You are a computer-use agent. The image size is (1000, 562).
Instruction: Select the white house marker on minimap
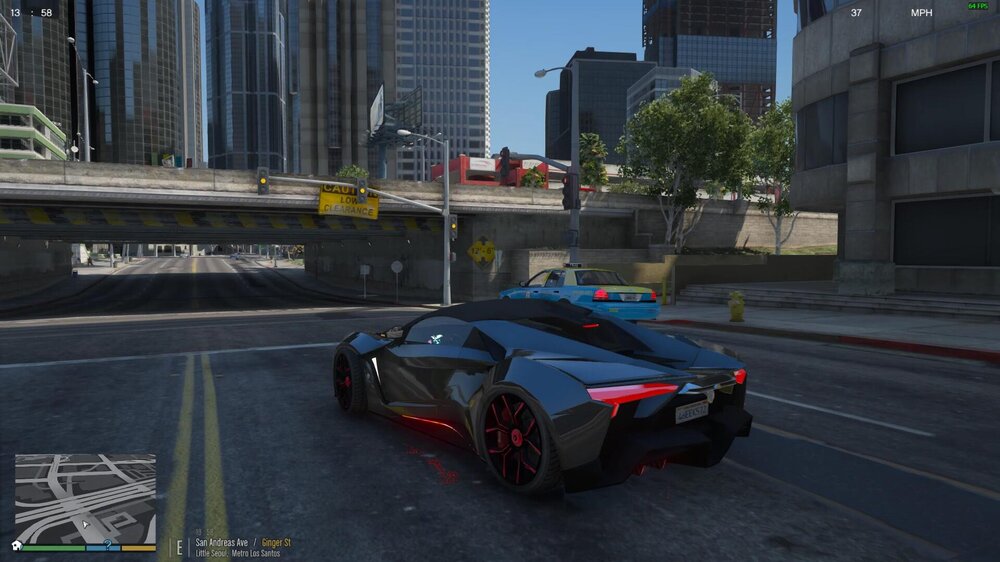[17, 545]
